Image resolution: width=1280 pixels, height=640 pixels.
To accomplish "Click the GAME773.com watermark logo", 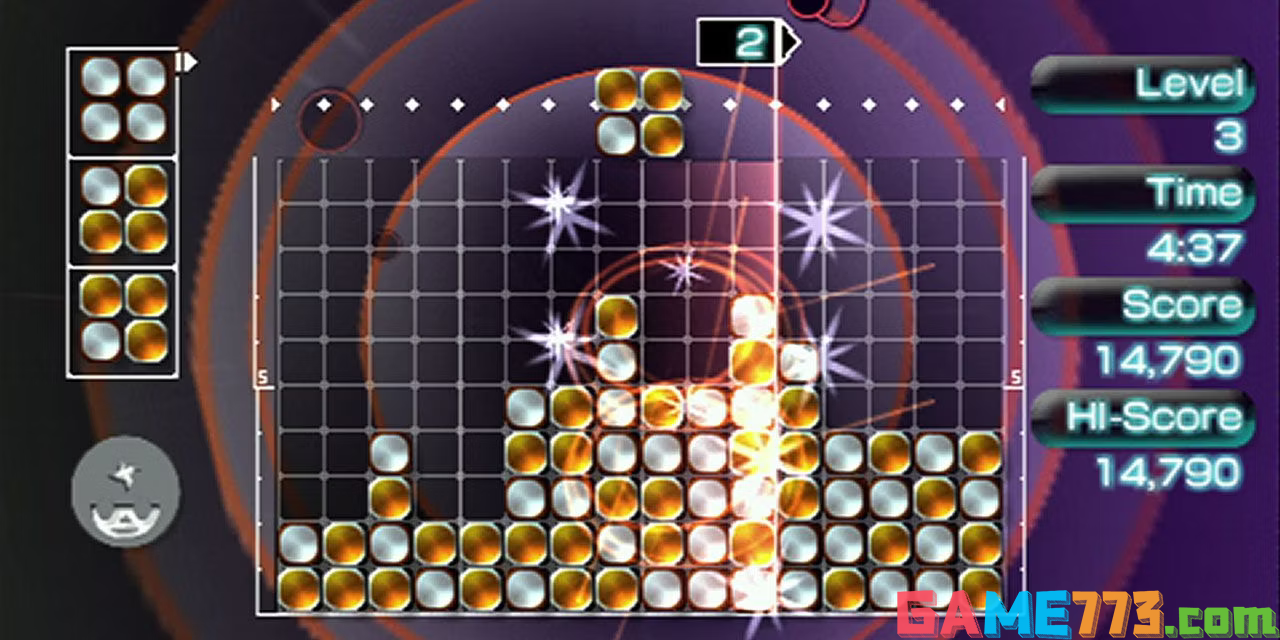I will [x=1084, y=613].
